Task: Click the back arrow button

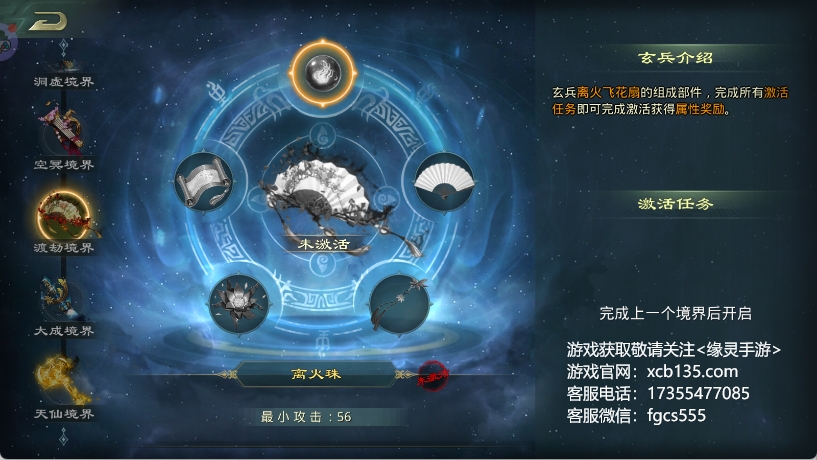Action: point(46,21)
